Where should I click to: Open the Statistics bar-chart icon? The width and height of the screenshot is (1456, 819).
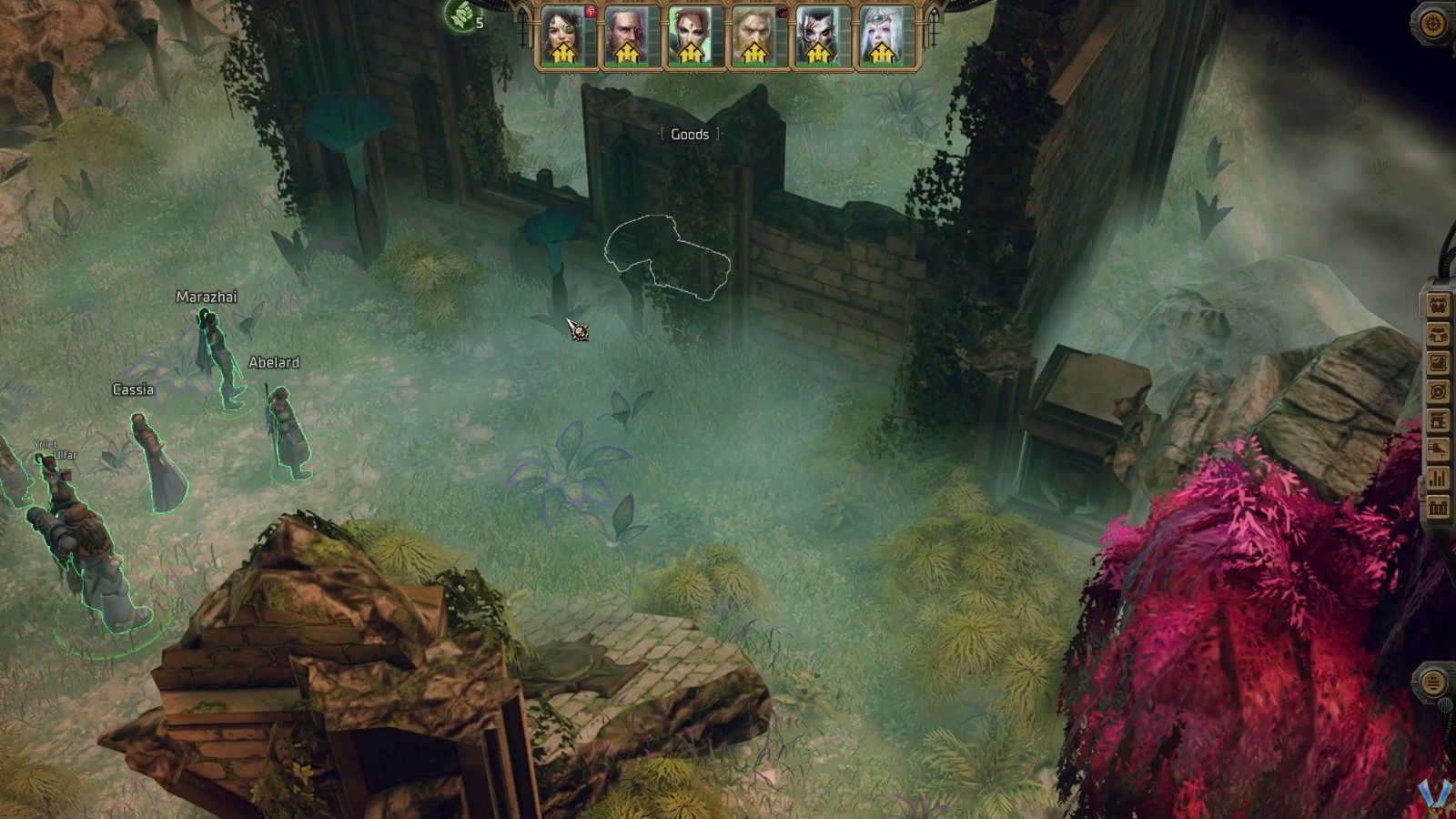tap(1438, 476)
